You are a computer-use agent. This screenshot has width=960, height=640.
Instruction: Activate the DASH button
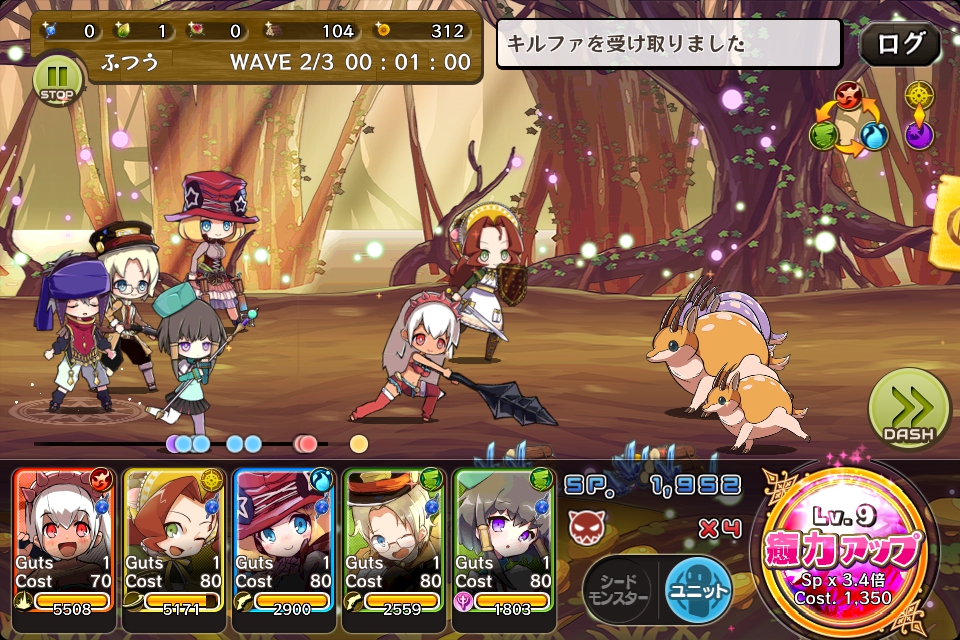[x=908, y=409]
